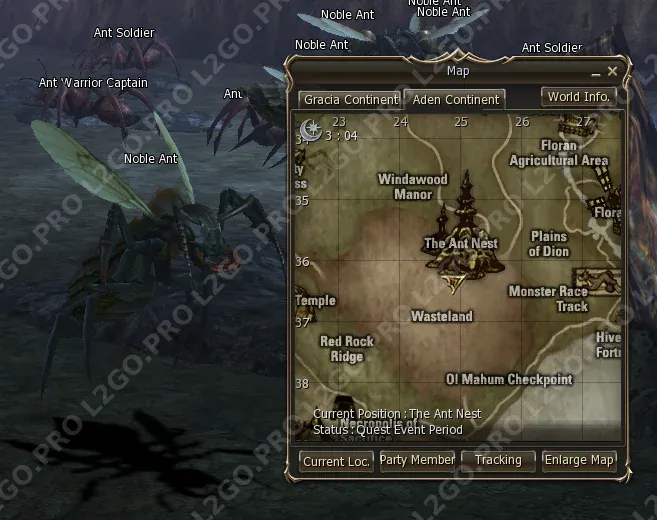Enlarge the map view

coord(579,460)
